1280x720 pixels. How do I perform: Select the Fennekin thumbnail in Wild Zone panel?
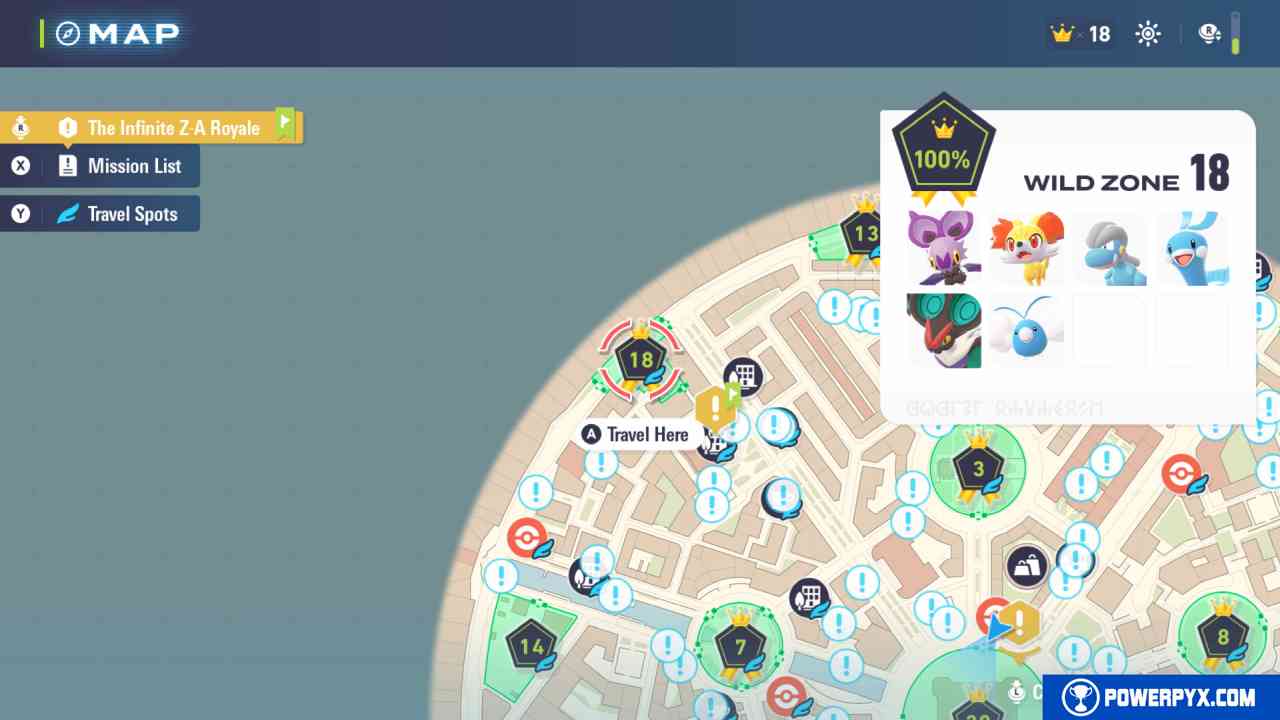tap(1027, 247)
